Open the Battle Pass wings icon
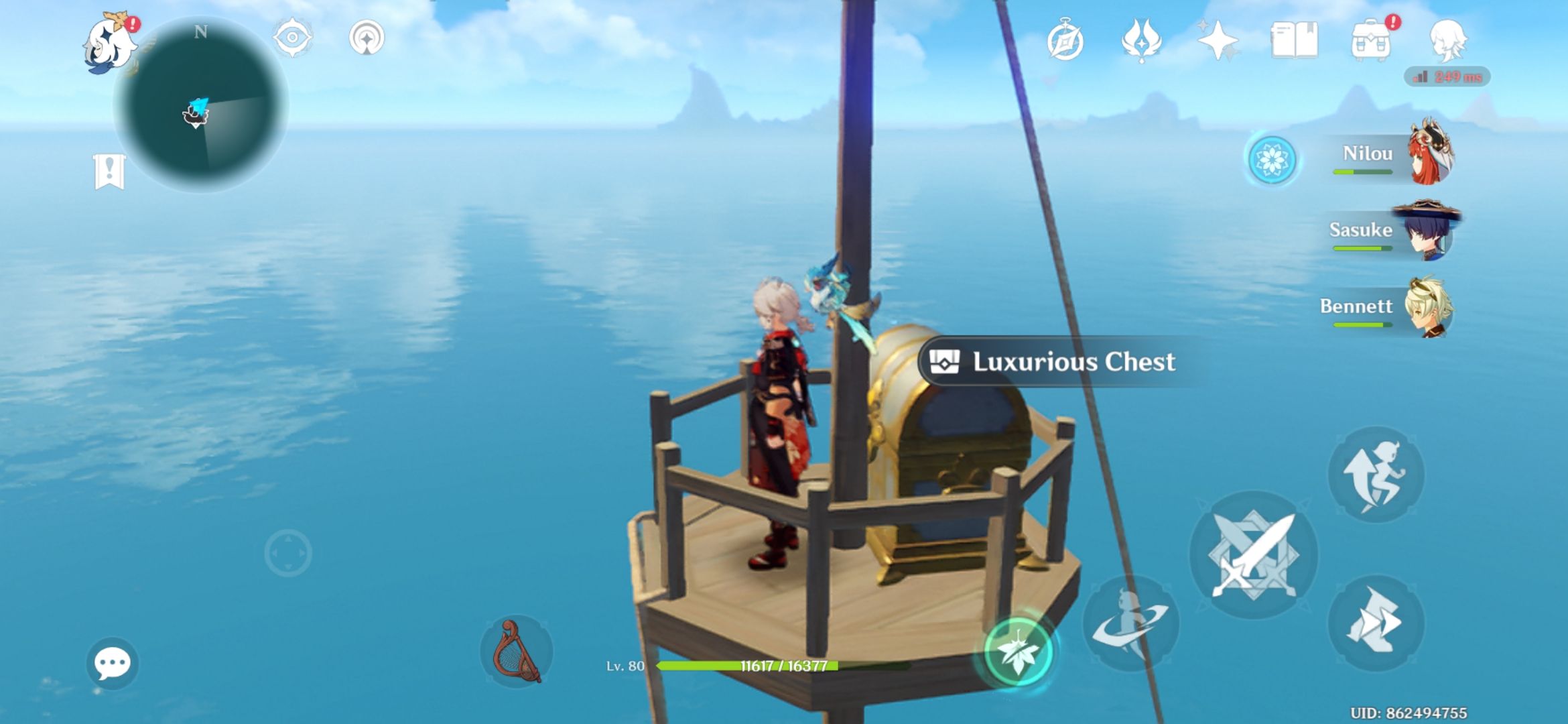This screenshot has width=1568, height=724. [1142, 40]
